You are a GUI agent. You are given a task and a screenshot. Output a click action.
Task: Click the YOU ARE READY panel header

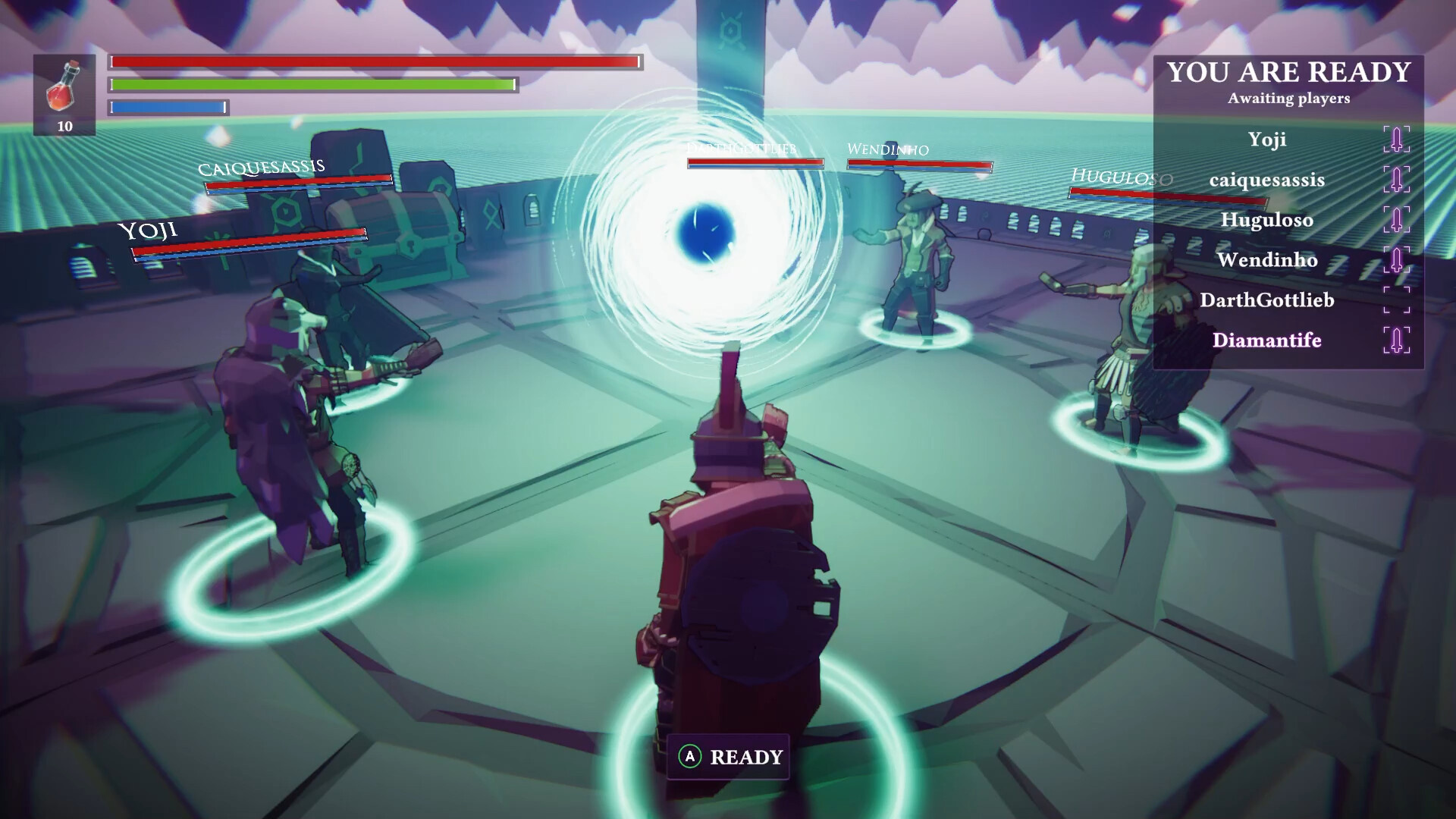1287,72
